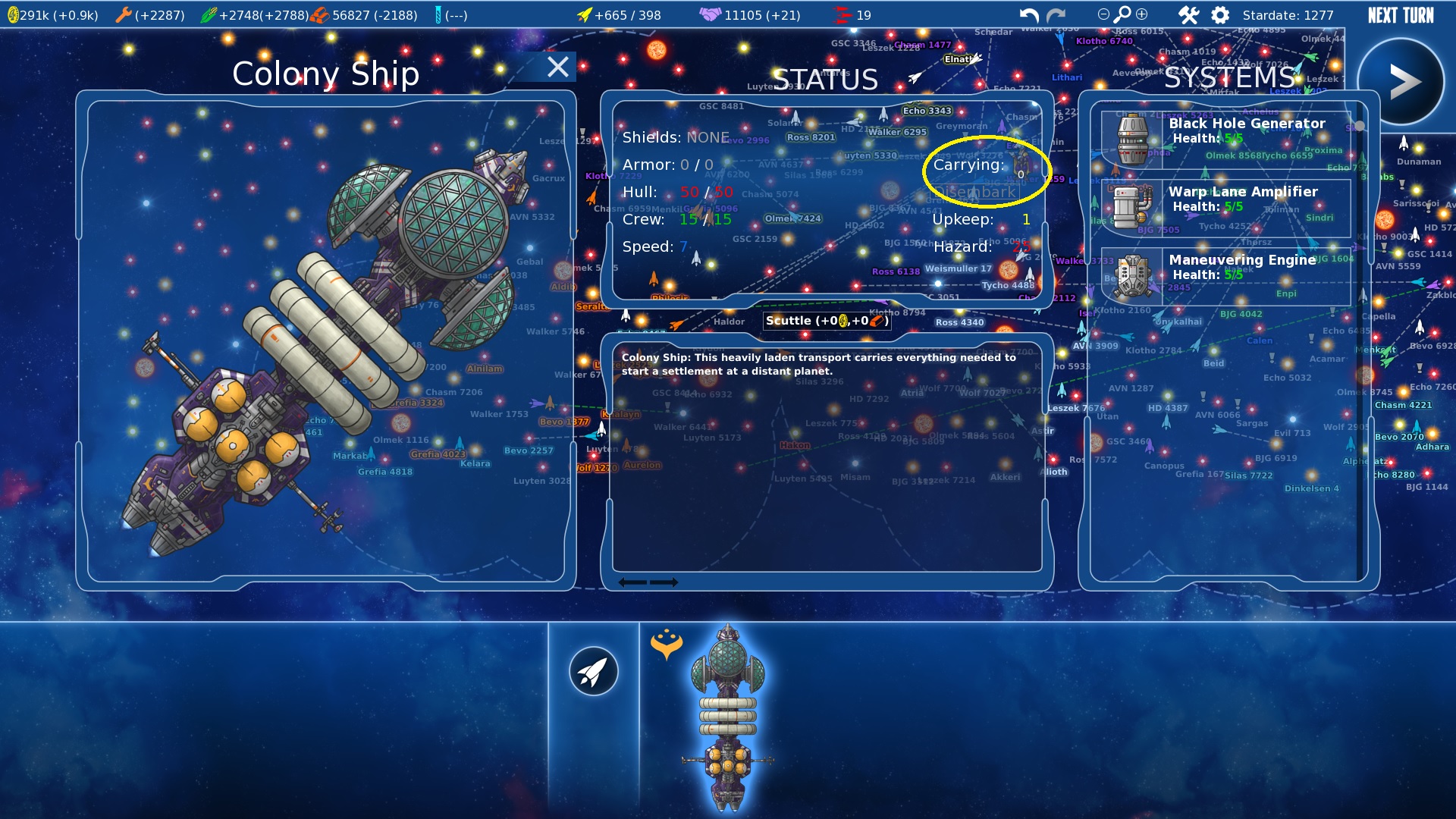Viewport: 1456px width, 819px height.
Task: Zoom out the galaxy map
Action: coord(1103,14)
